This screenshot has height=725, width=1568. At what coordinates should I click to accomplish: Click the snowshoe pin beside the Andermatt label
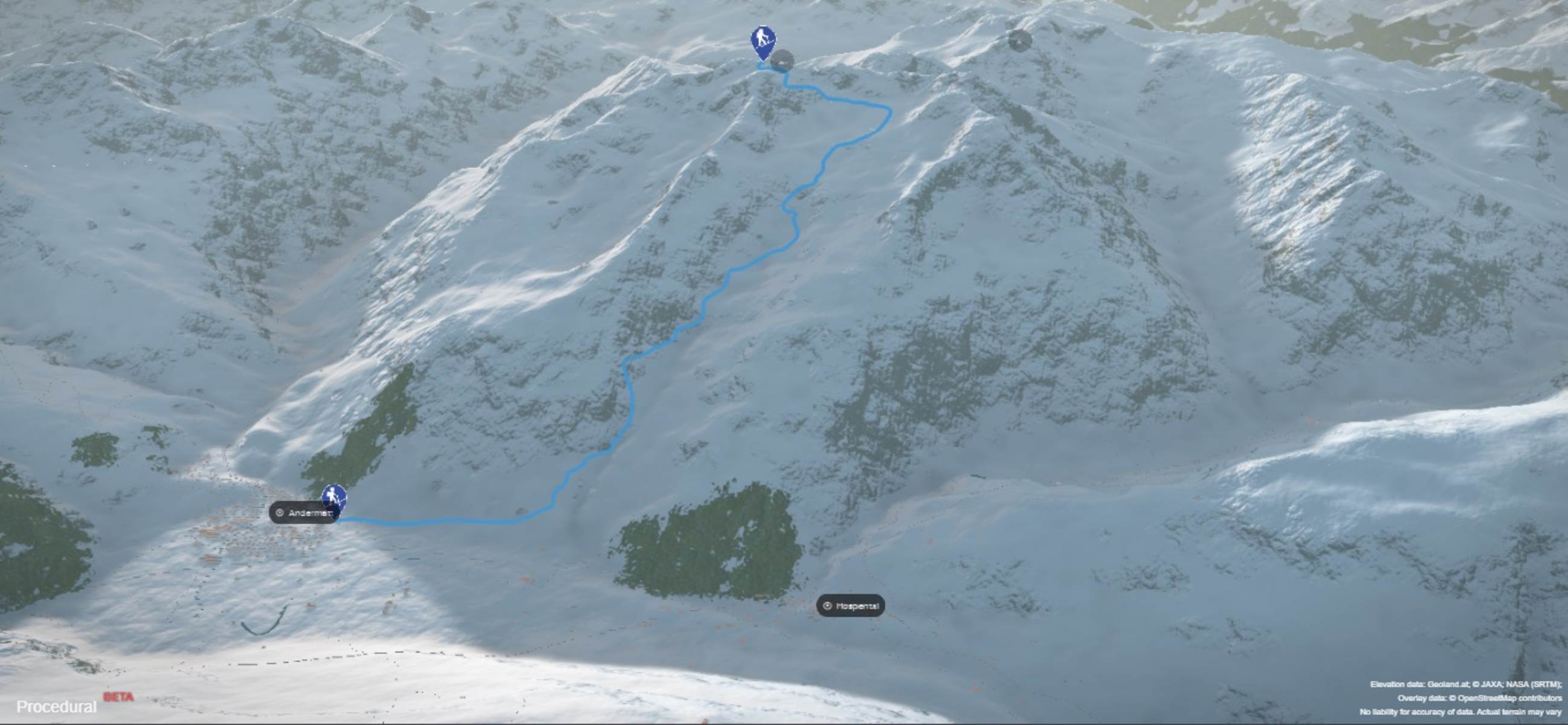(x=334, y=499)
